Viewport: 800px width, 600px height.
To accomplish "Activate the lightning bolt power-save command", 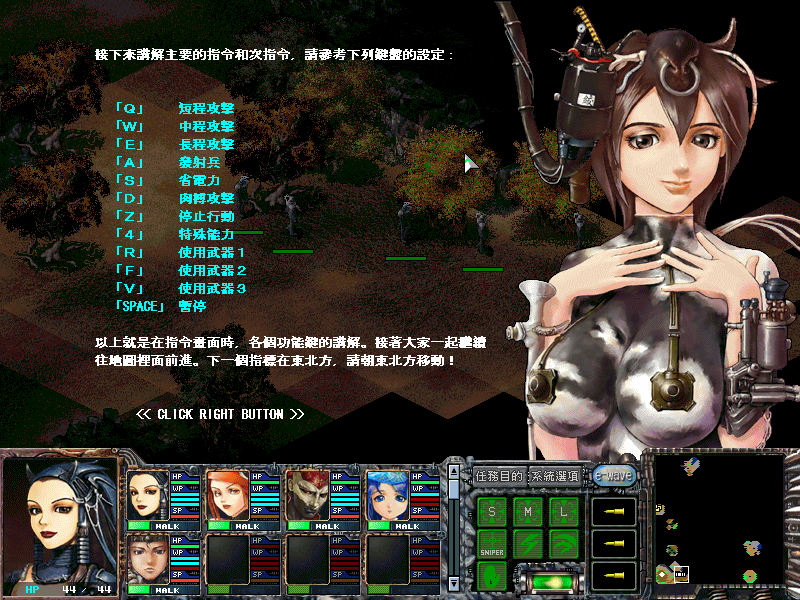I will click(x=528, y=544).
